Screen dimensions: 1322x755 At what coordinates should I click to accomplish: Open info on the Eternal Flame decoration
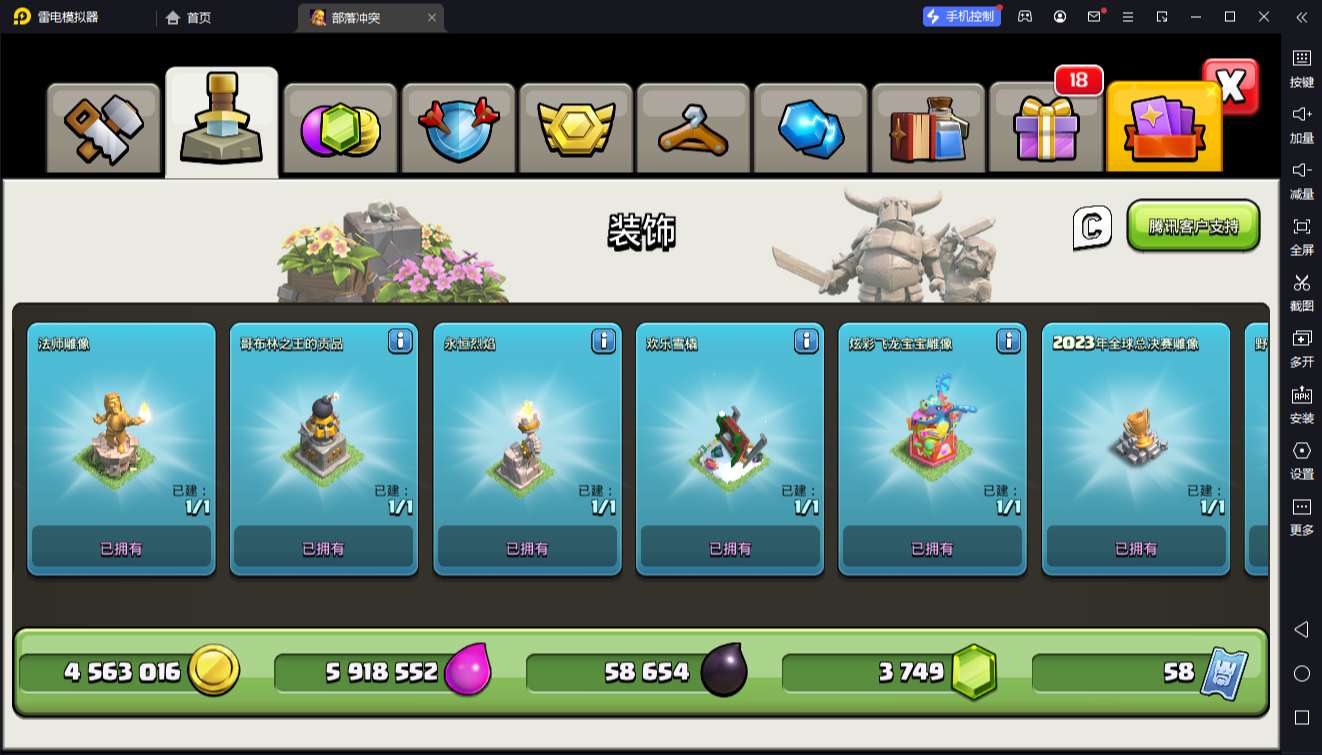(603, 341)
